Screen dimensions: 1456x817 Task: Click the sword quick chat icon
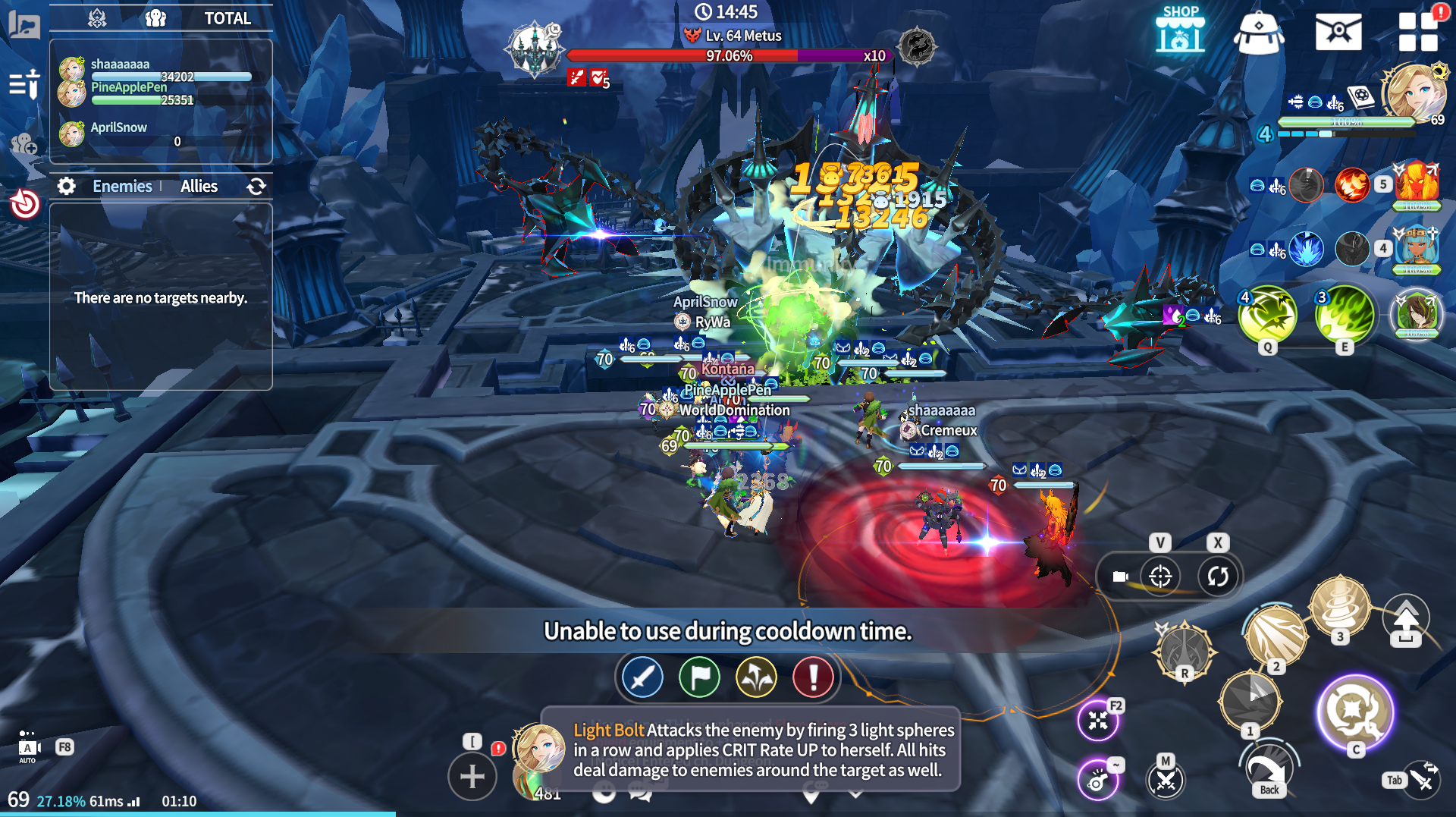tap(642, 677)
